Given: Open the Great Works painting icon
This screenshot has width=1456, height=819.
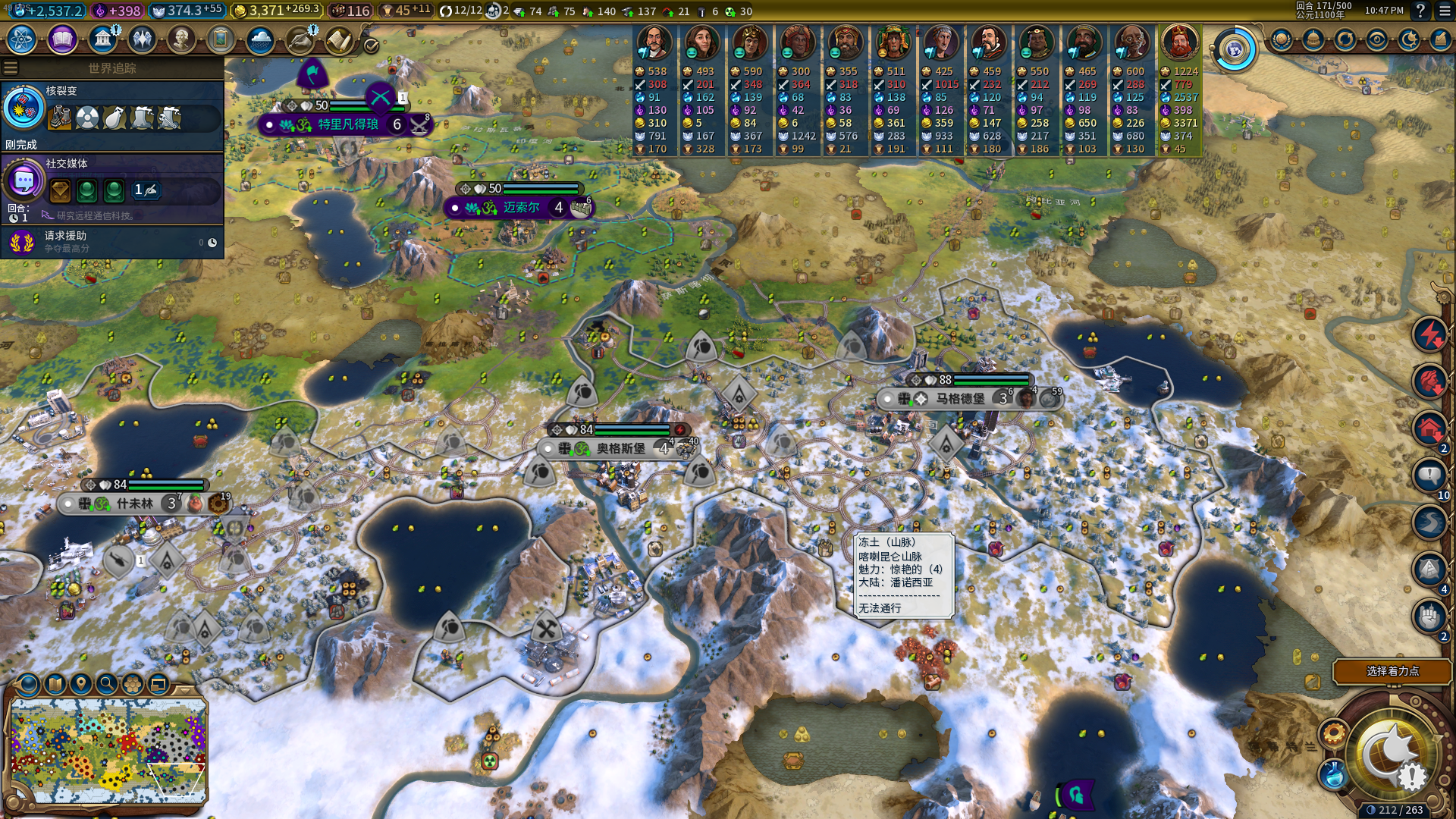Looking at the screenshot, I should tap(221, 39).
